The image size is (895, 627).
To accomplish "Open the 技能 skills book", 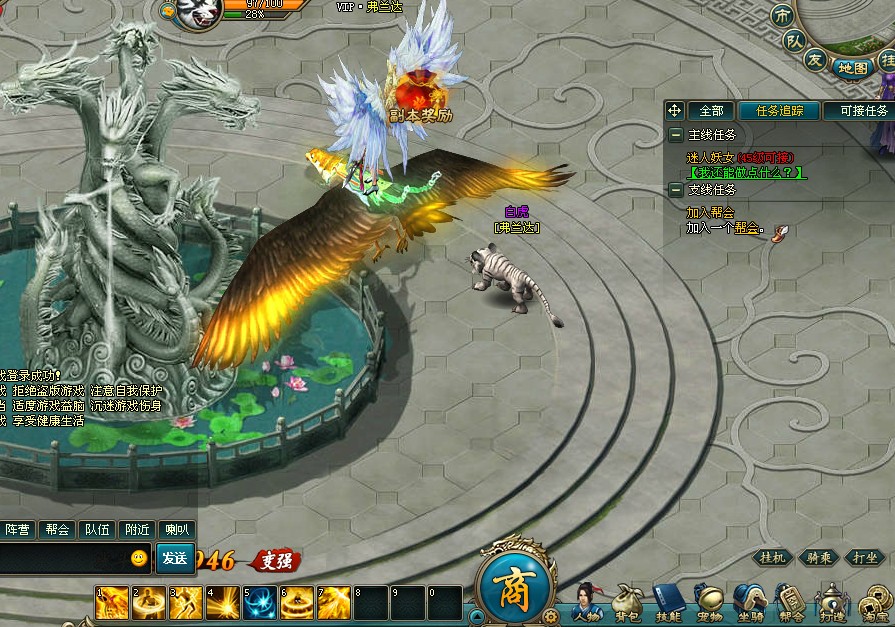I will [668, 605].
